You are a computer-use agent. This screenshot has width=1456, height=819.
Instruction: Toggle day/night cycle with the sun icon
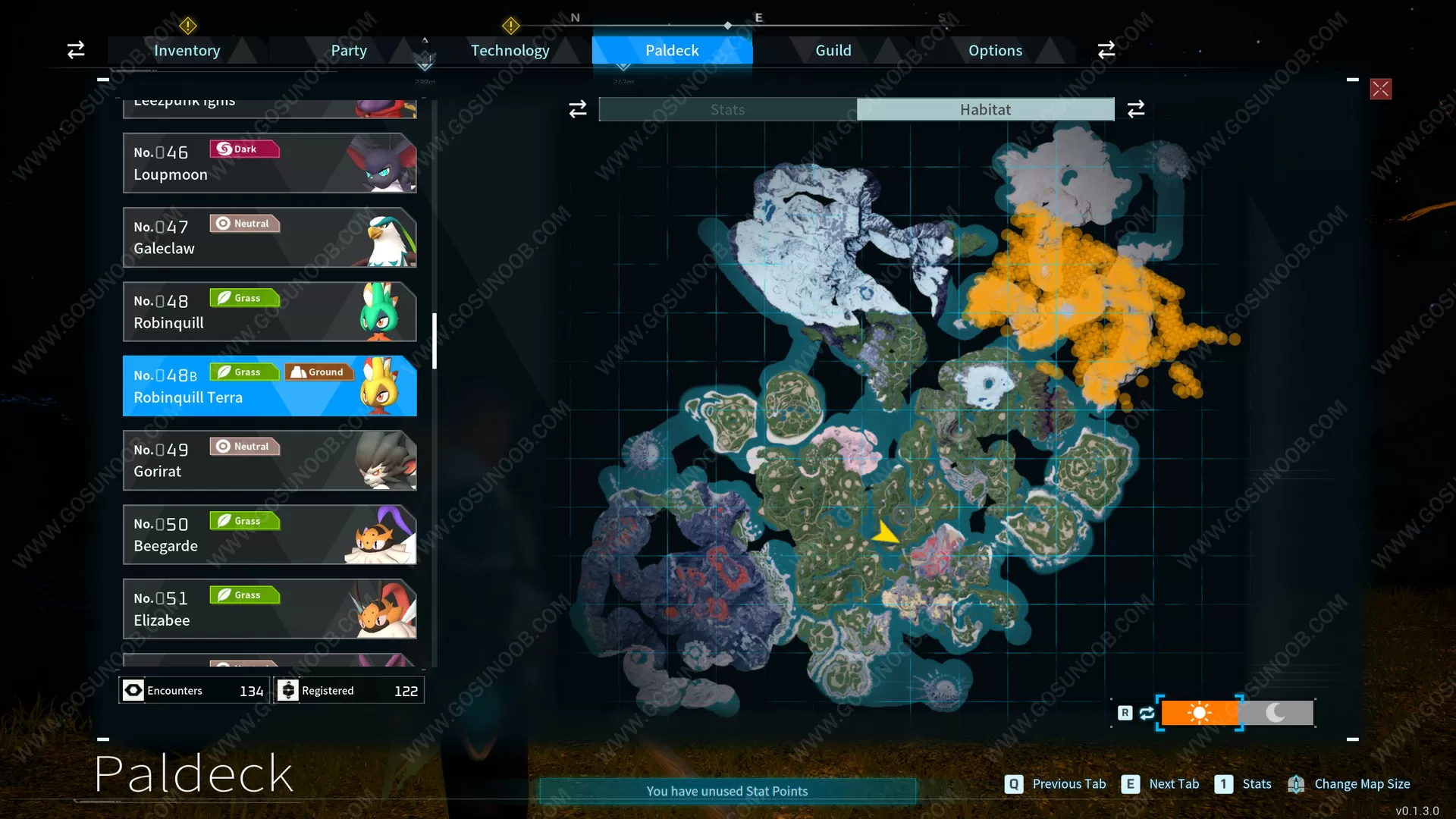click(x=1200, y=713)
